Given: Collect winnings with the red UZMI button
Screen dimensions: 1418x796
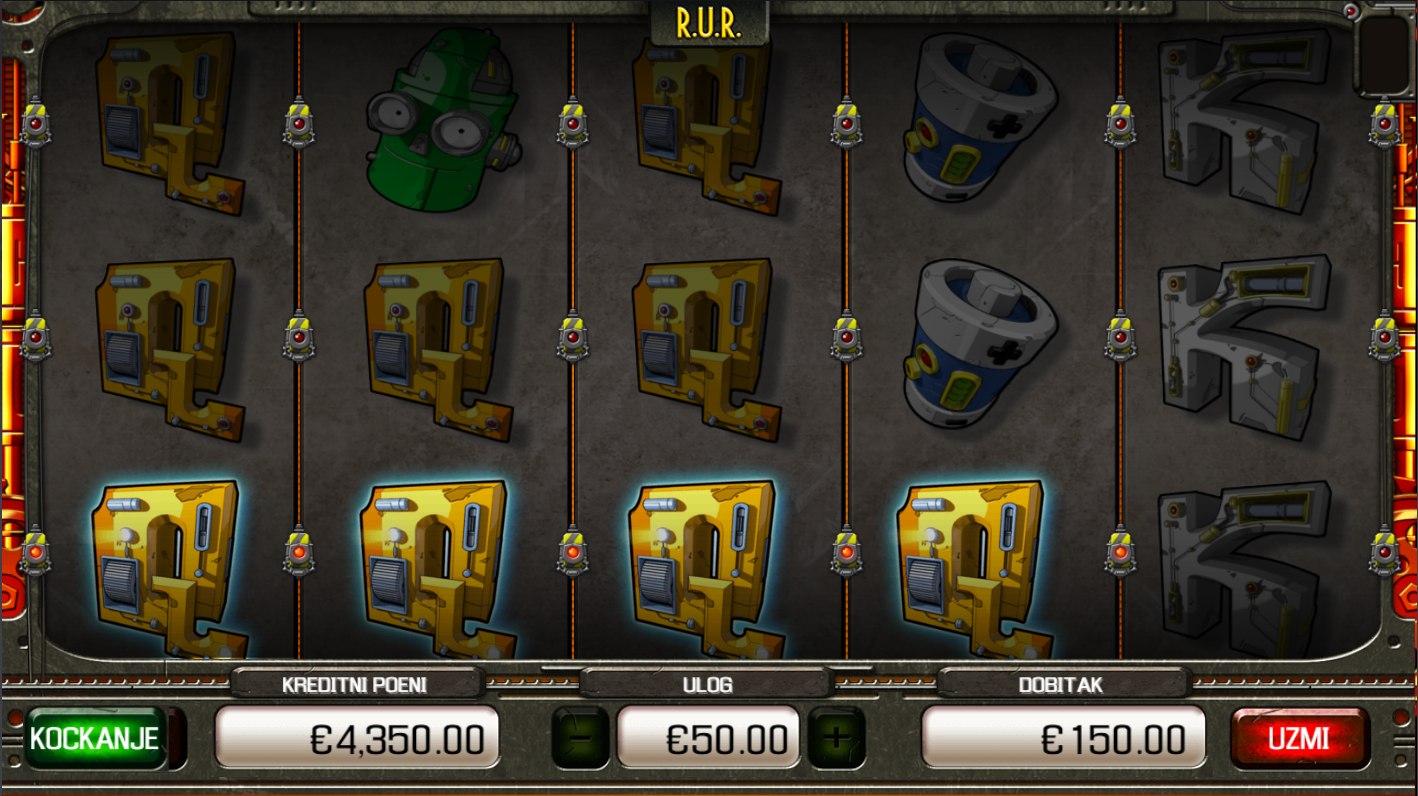Looking at the screenshot, I should pyautogui.click(x=1299, y=739).
